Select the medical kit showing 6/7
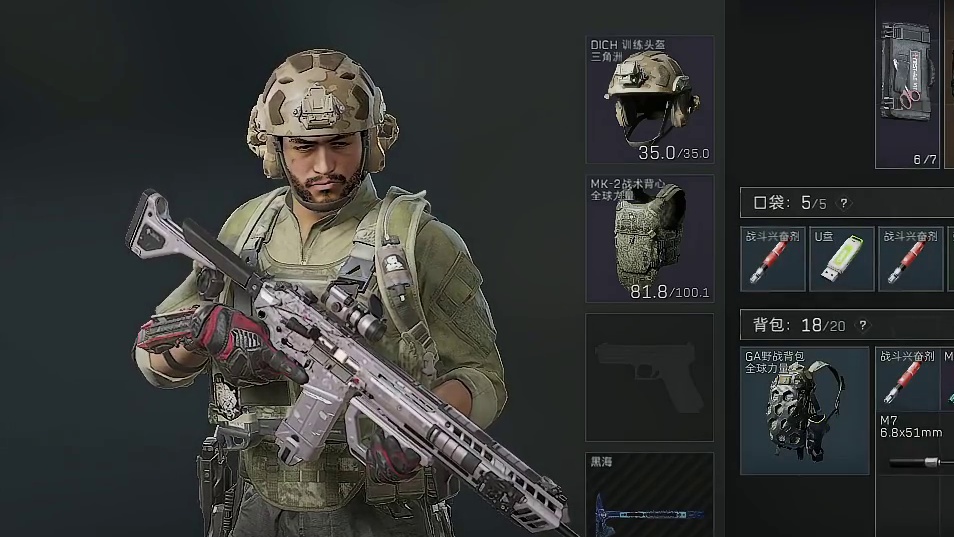The height and width of the screenshot is (537, 954). click(908, 84)
